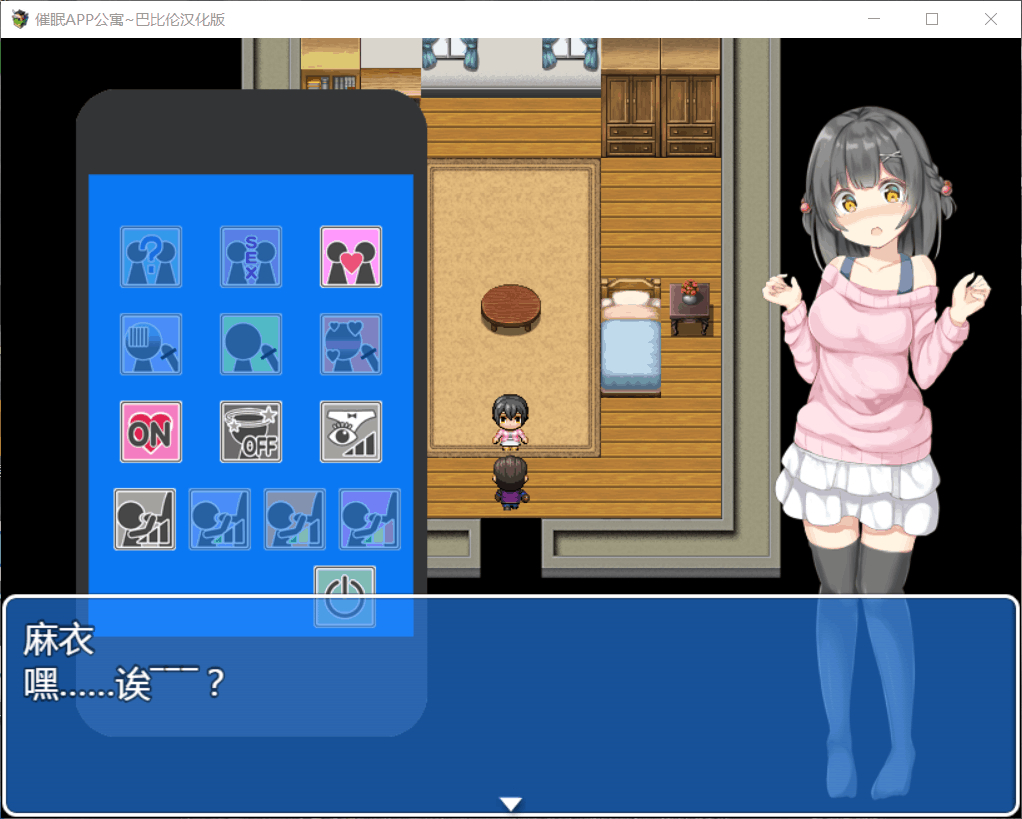Choose the teal plain-head microphone app icon
This screenshot has width=1022, height=819.
point(251,345)
